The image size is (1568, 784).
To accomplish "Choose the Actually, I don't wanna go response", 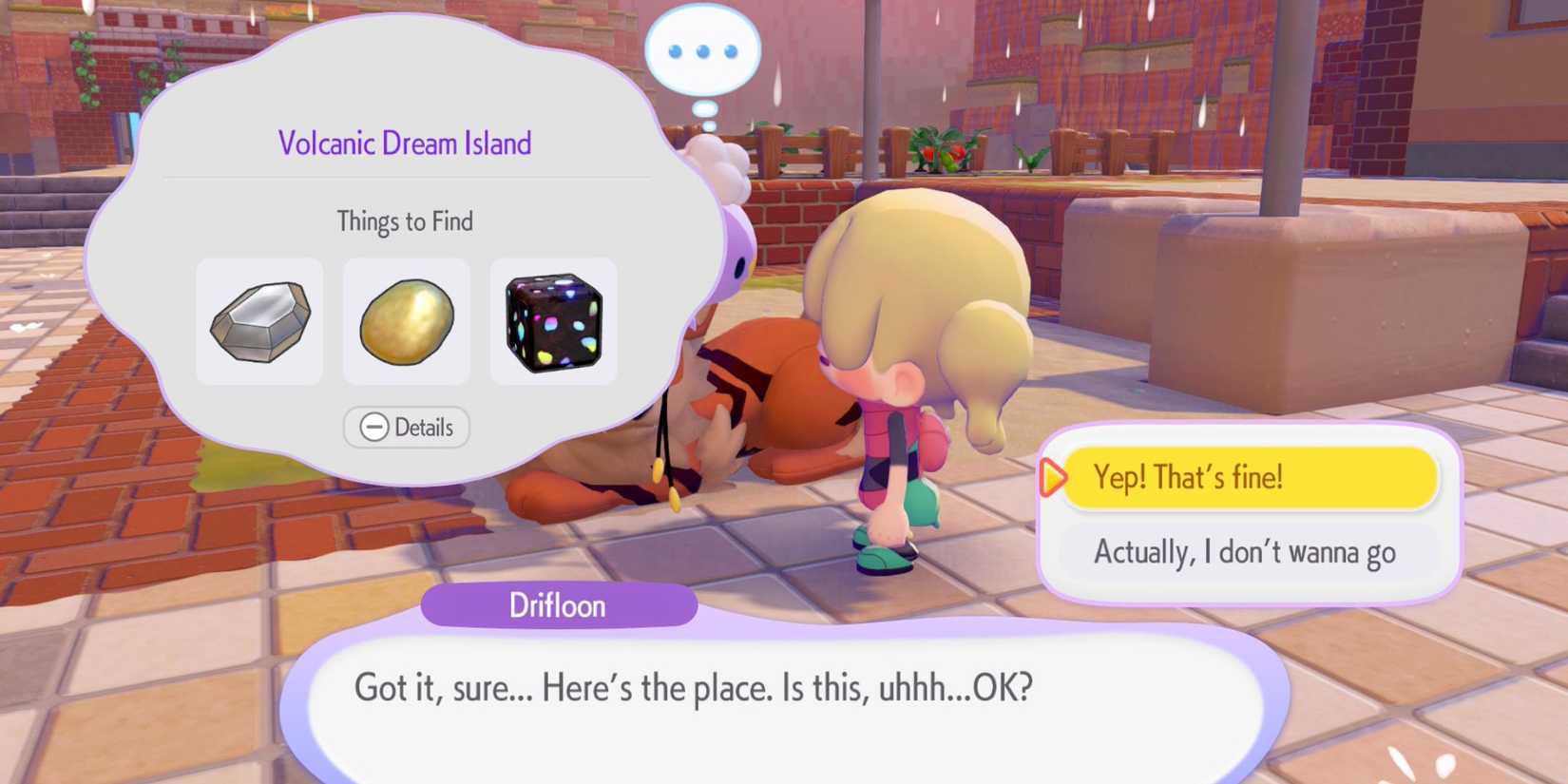I will (x=1248, y=552).
